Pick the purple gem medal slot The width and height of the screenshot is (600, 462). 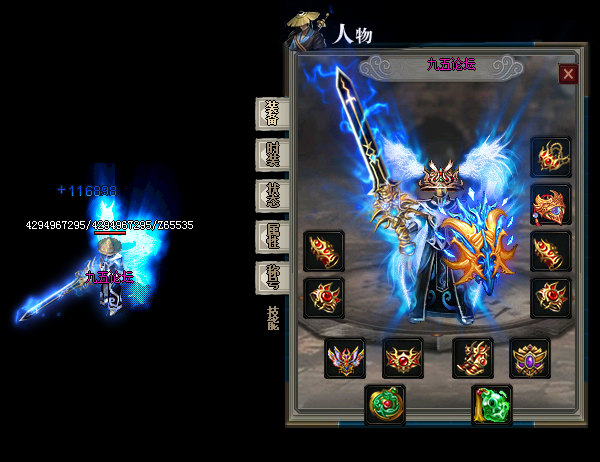(x=530, y=357)
